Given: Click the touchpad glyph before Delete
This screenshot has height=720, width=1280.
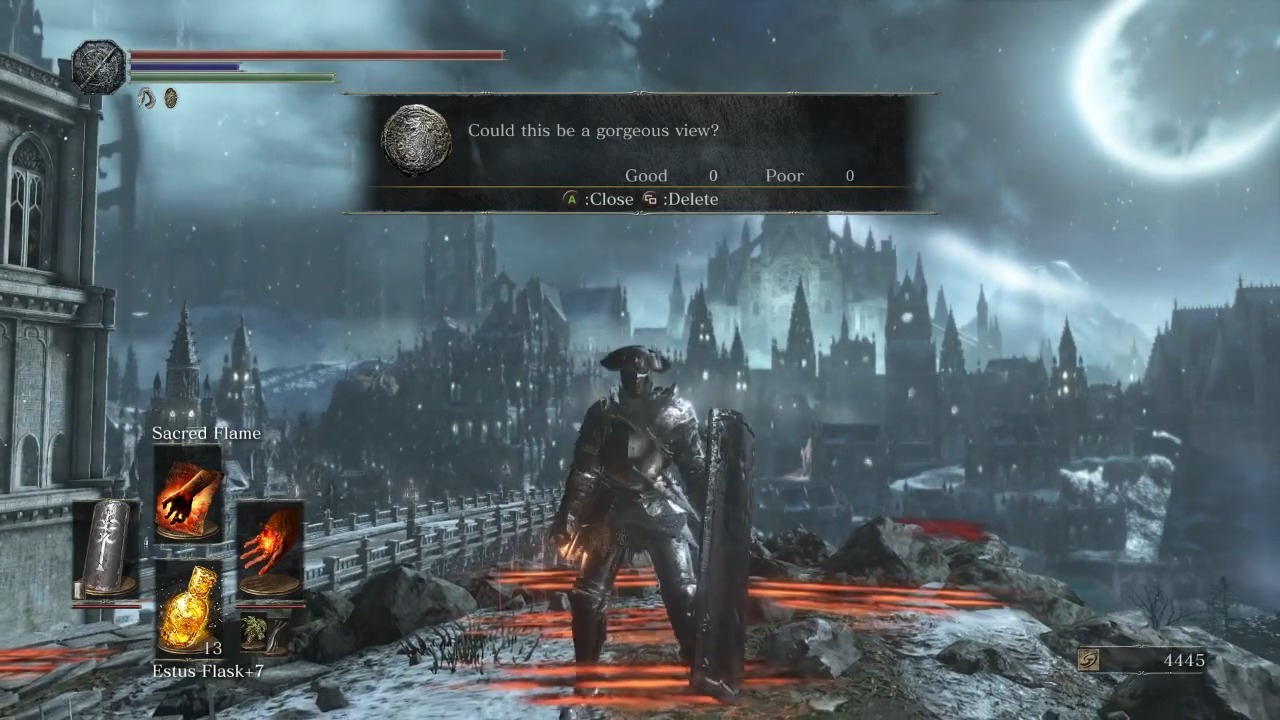Looking at the screenshot, I should 650,199.
